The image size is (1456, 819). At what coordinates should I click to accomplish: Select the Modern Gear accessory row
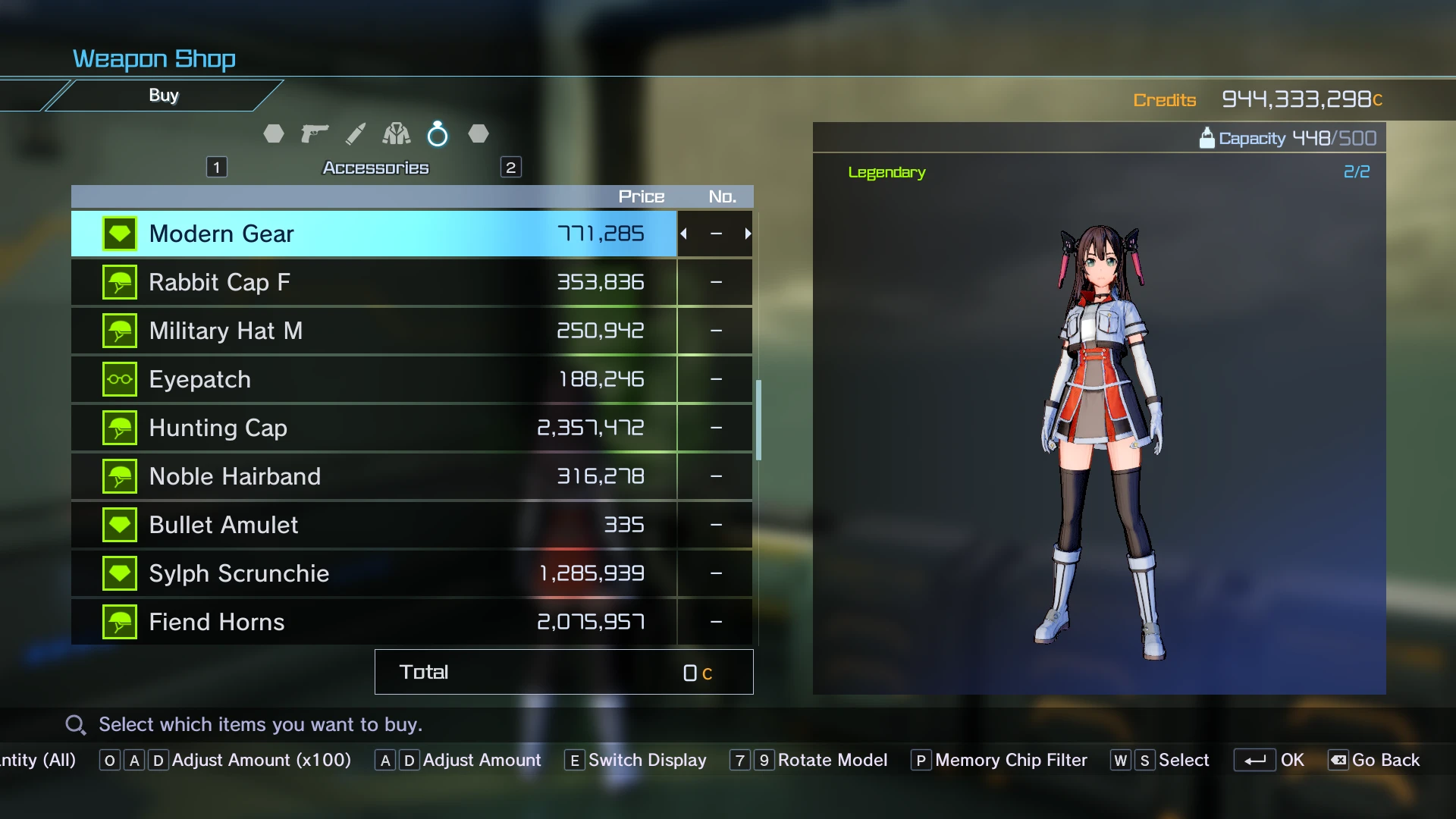pos(373,234)
